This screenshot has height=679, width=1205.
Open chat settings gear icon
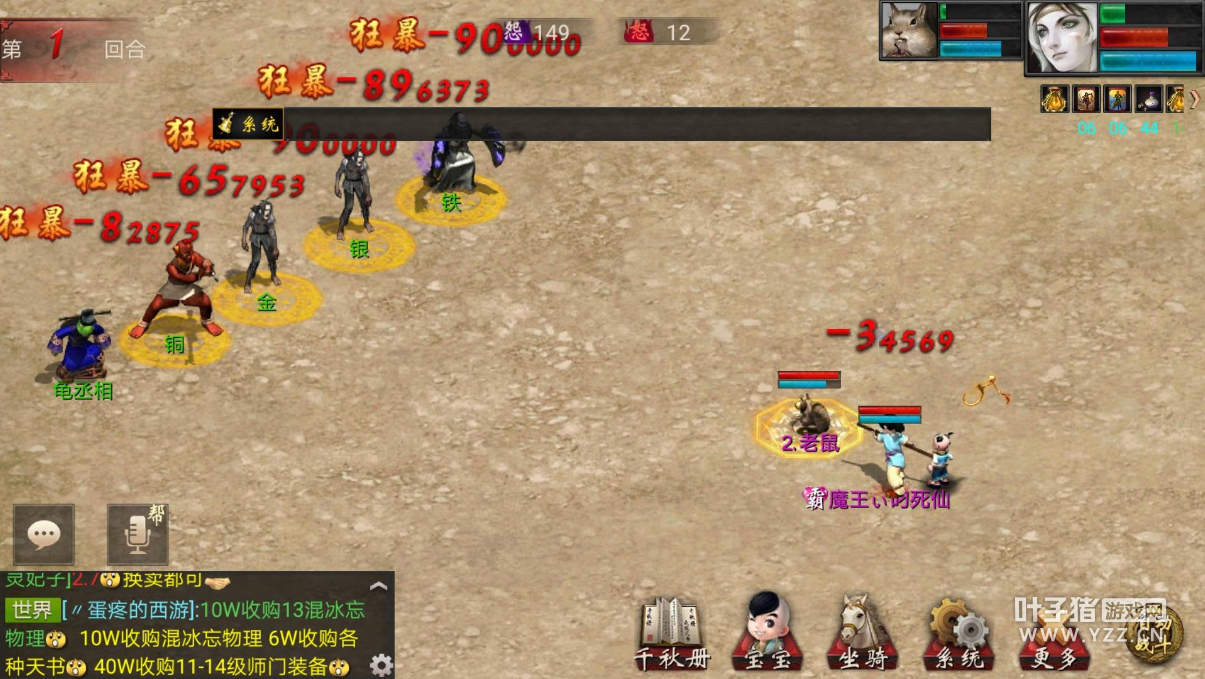click(x=381, y=665)
